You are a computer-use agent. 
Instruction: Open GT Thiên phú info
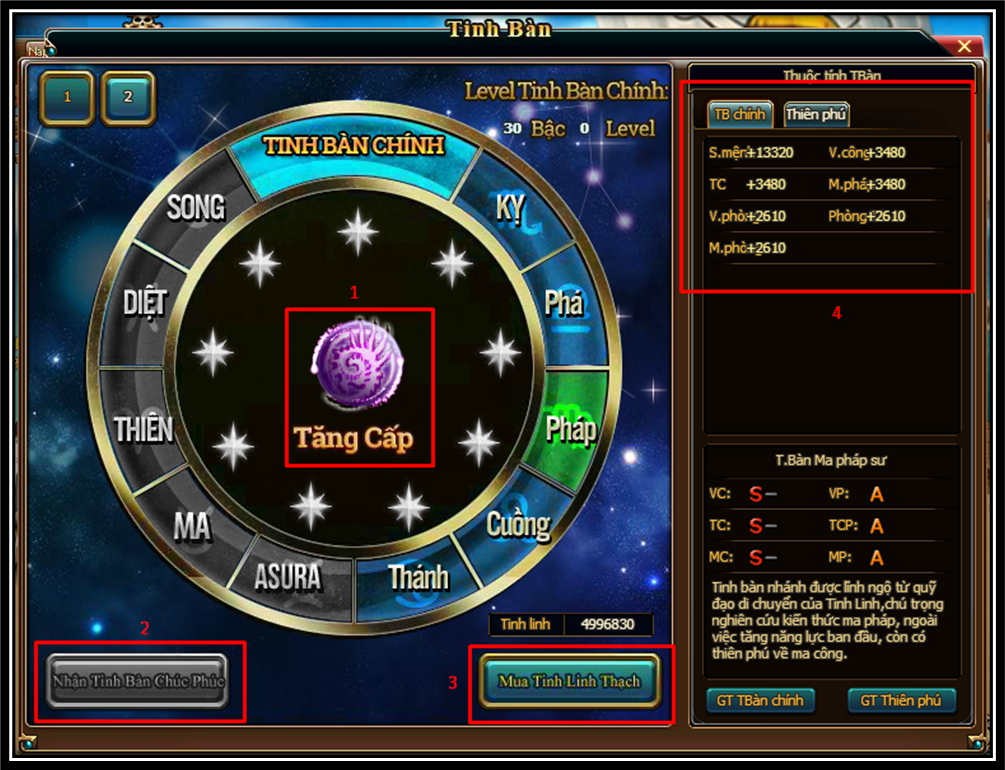tap(900, 700)
